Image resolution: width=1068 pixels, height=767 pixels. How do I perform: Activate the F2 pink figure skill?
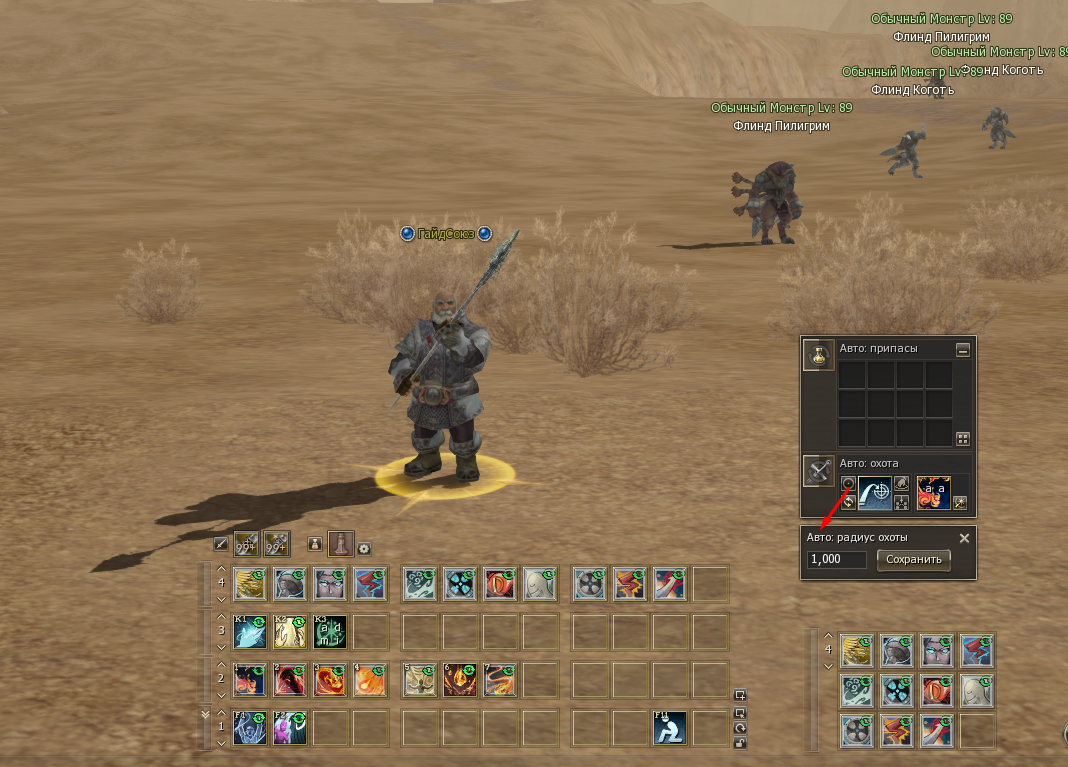click(290, 728)
